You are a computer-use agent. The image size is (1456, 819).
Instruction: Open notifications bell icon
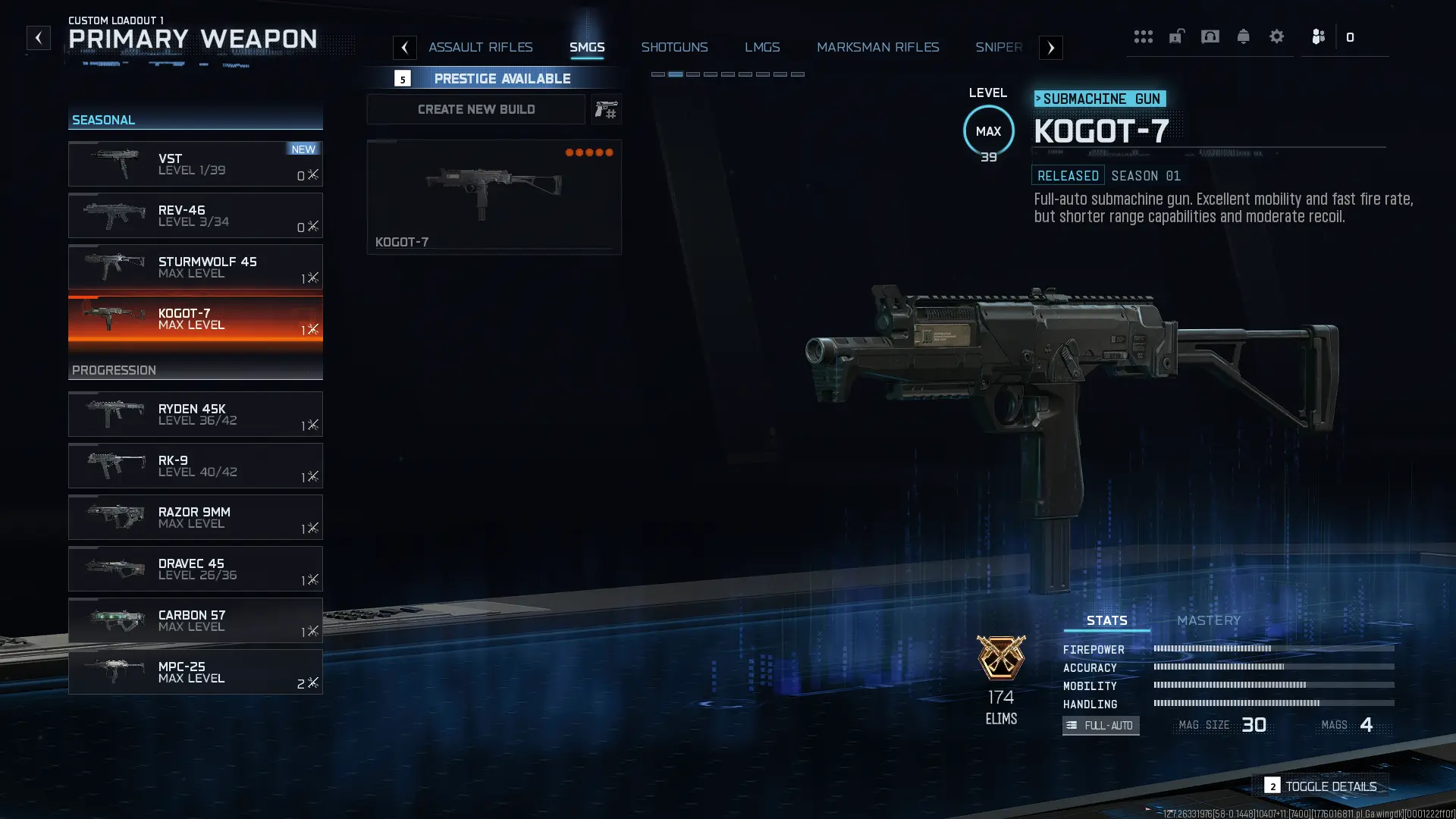[1243, 36]
